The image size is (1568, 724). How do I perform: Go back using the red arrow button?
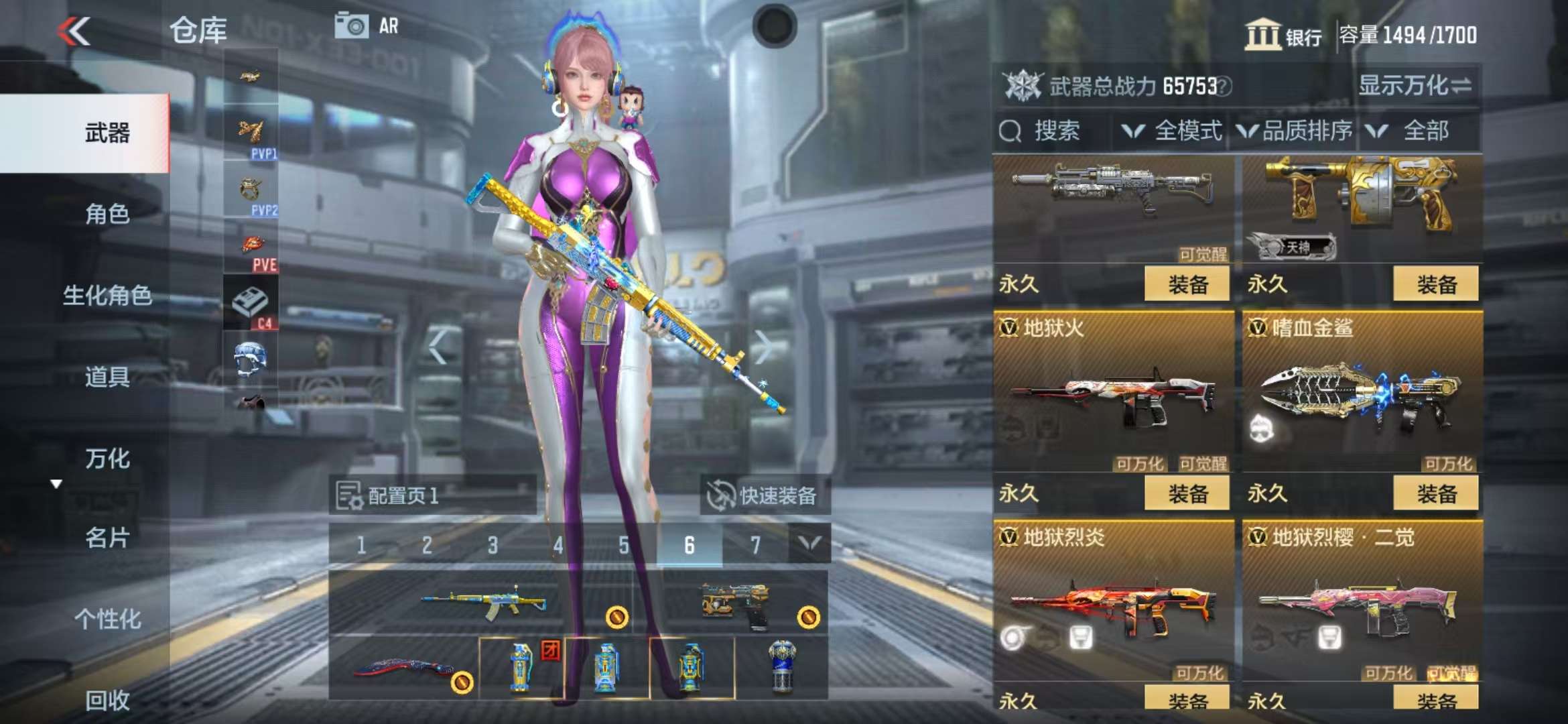[74, 31]
